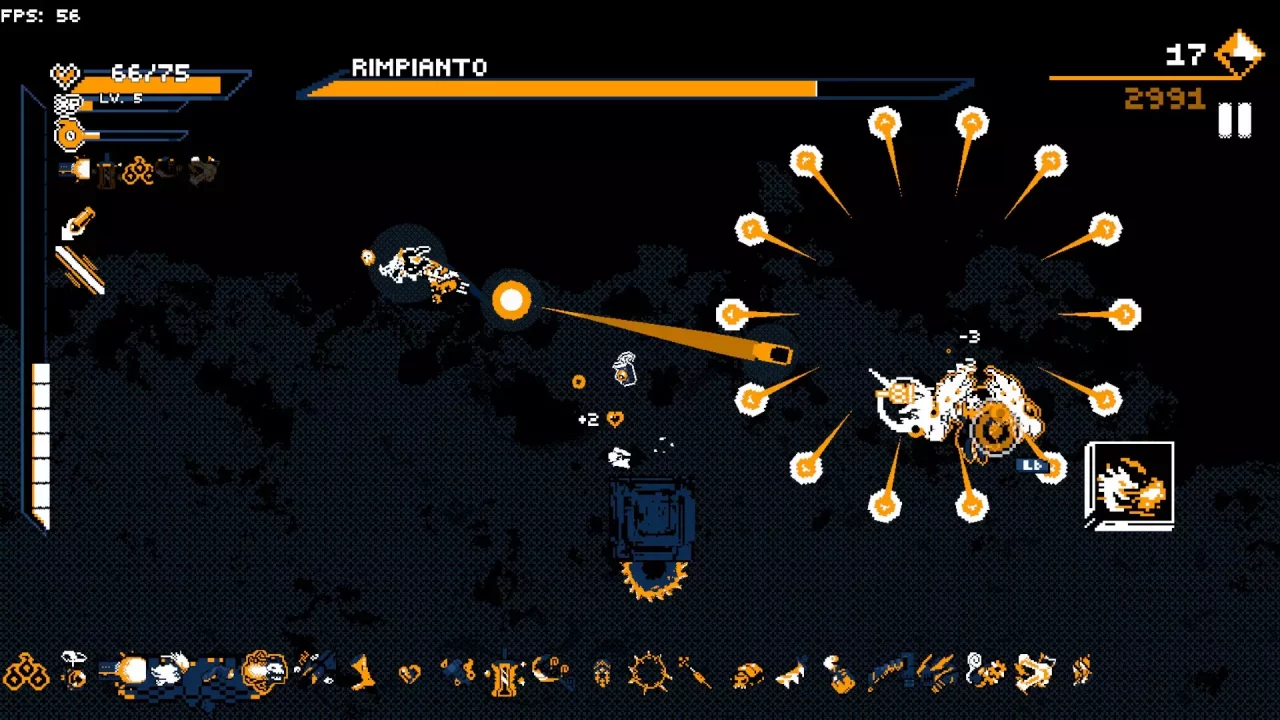
Task: Tap the flashlight beam icon under the bars
Action: [x=75, y=171]
